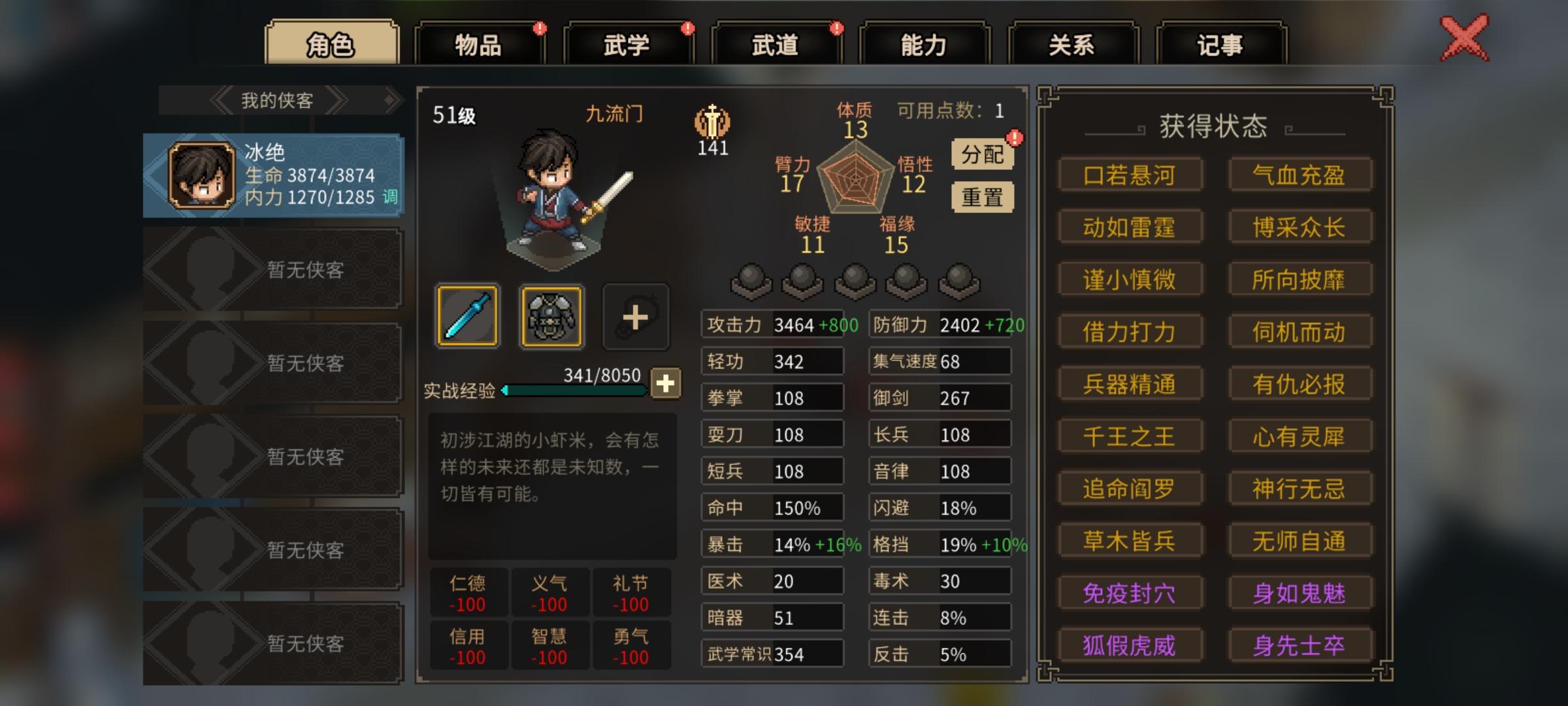This screenshot has height=706, width=1568.
Task: Select the equipped sword weapon icon
Action: (x=466, y=316)
